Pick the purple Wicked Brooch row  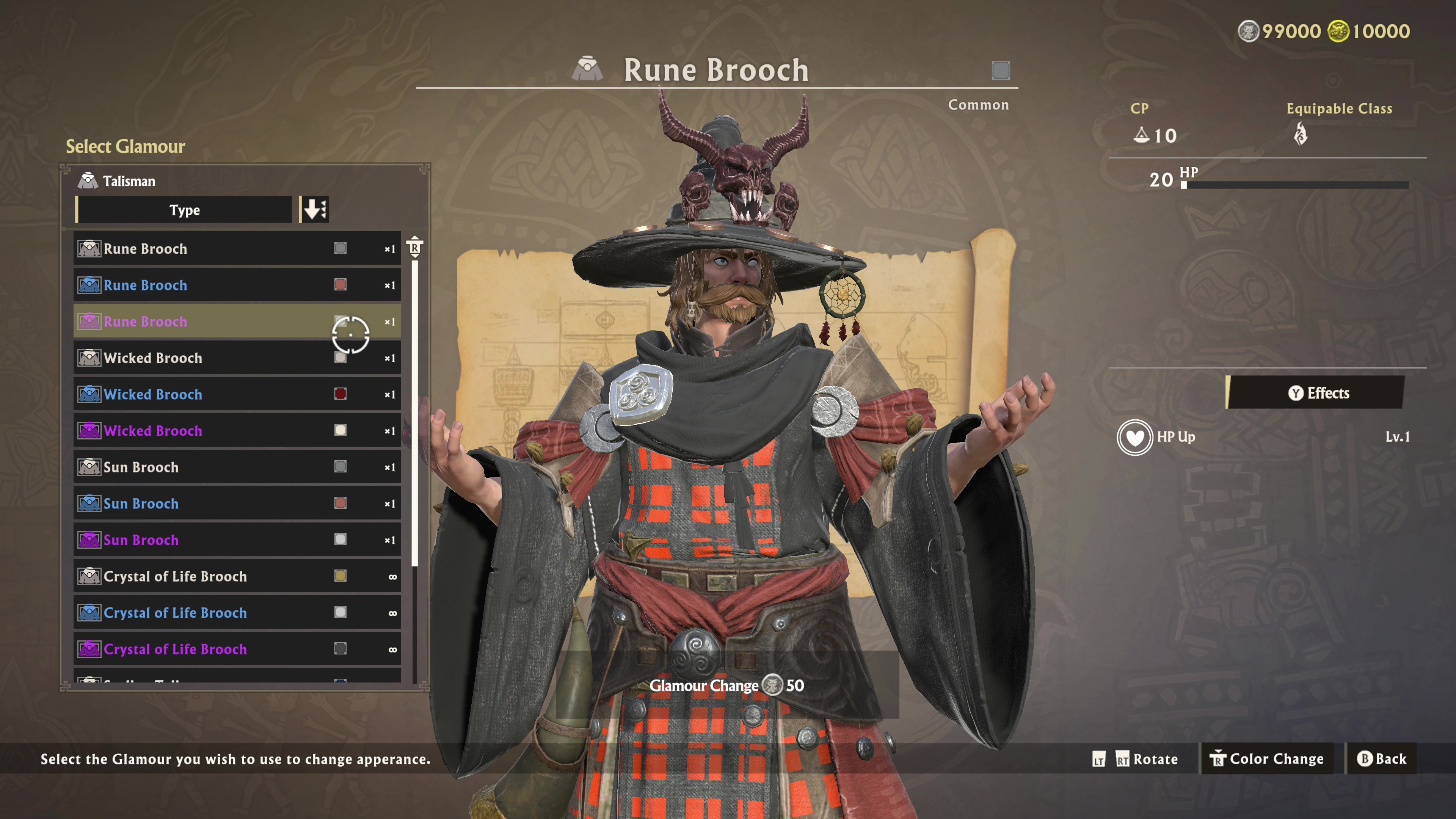tap(237, 431)
